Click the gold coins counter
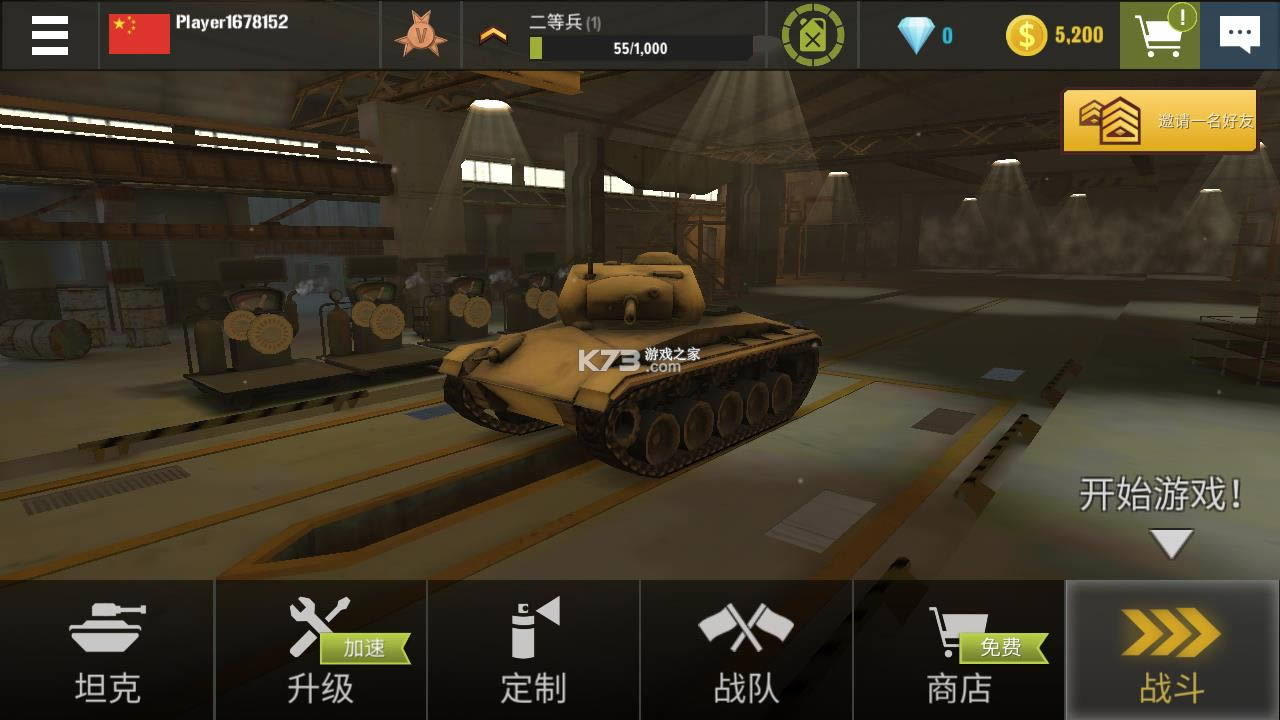1280x720 pixels. (1055, 33)
